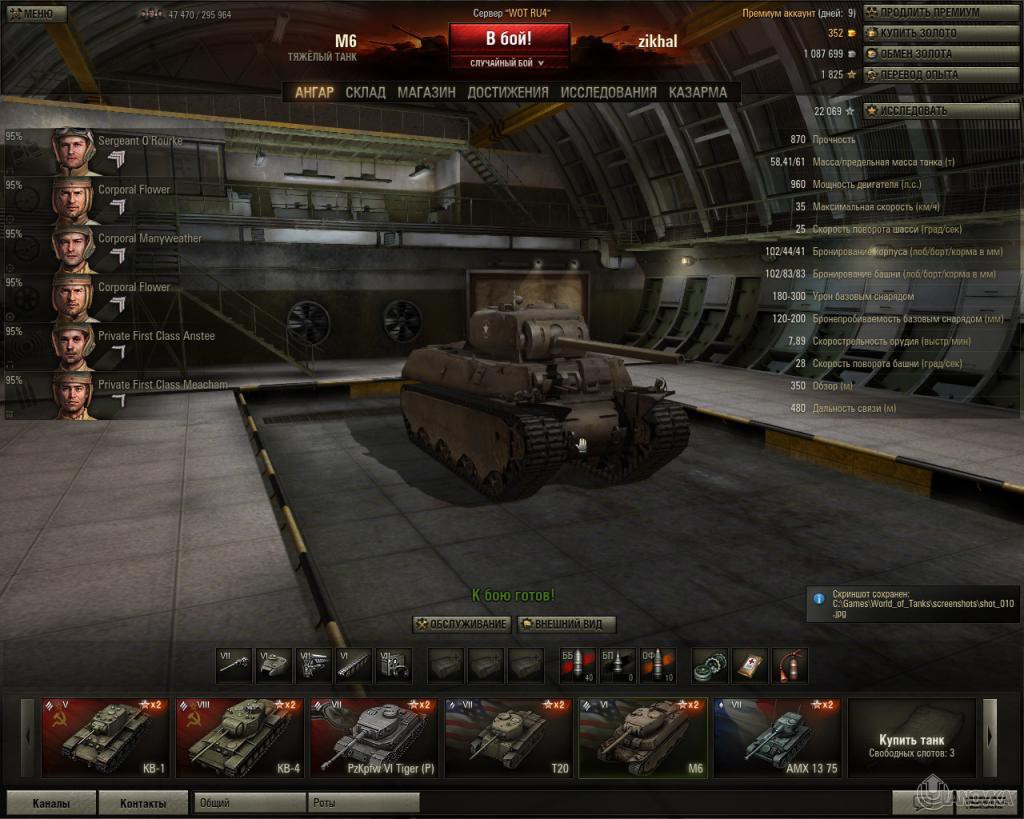Open the Контакты panel
1024x819 pixels.
(144, 802)
